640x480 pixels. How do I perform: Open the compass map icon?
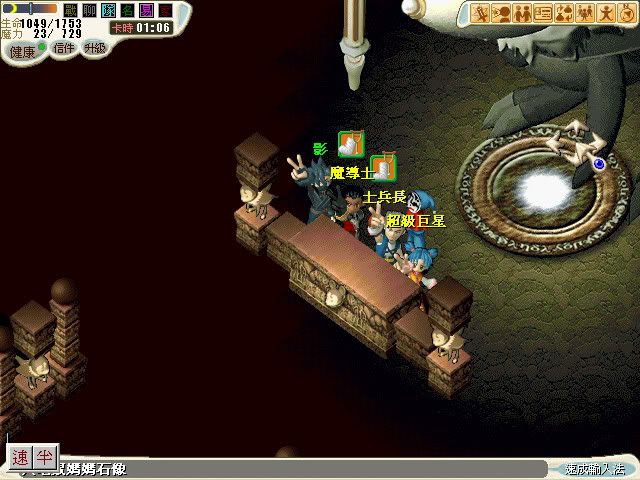pos(627,13)
